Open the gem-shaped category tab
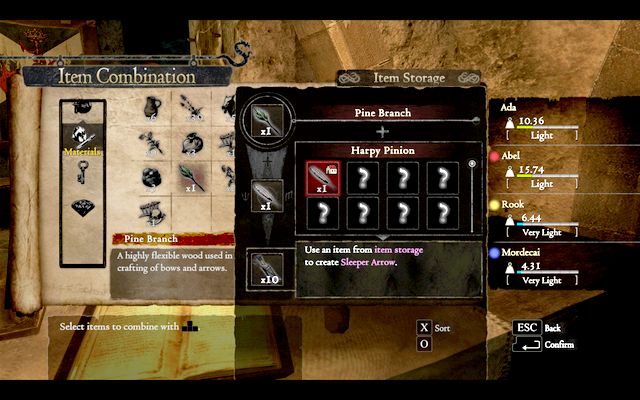The image size is (640, 400). coord(83,209)
